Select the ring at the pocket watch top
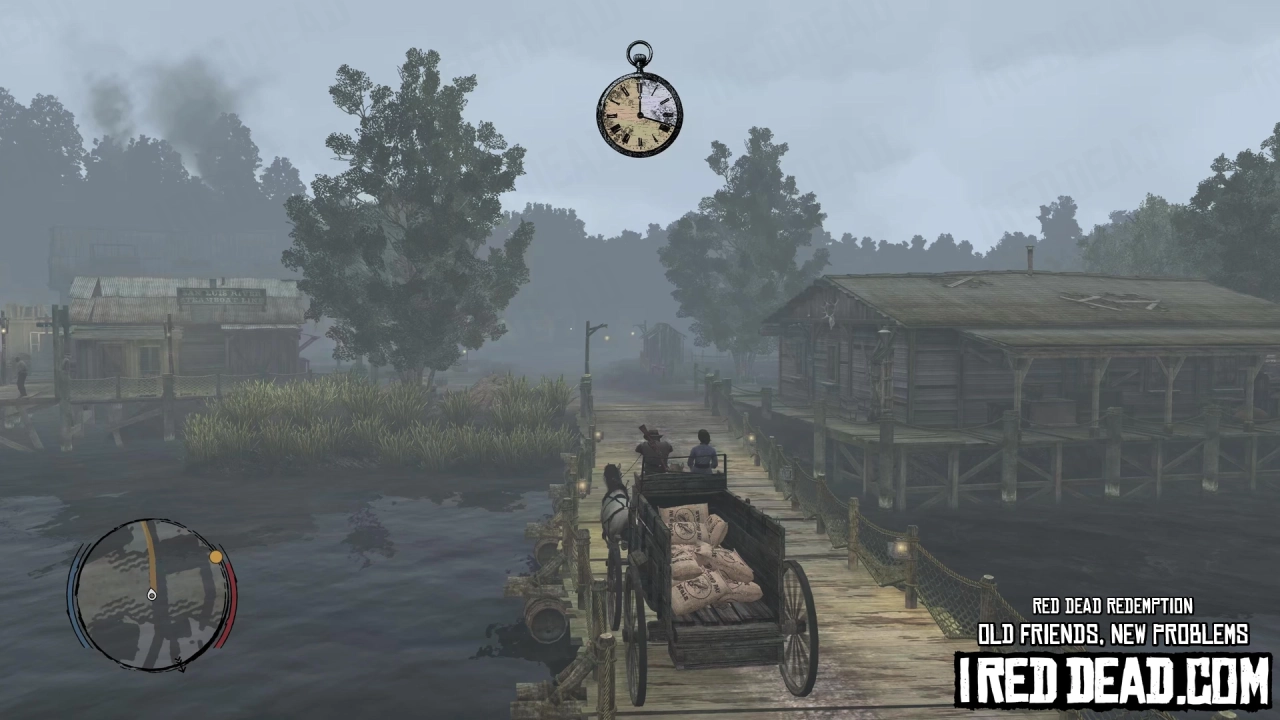 (639, 49)
